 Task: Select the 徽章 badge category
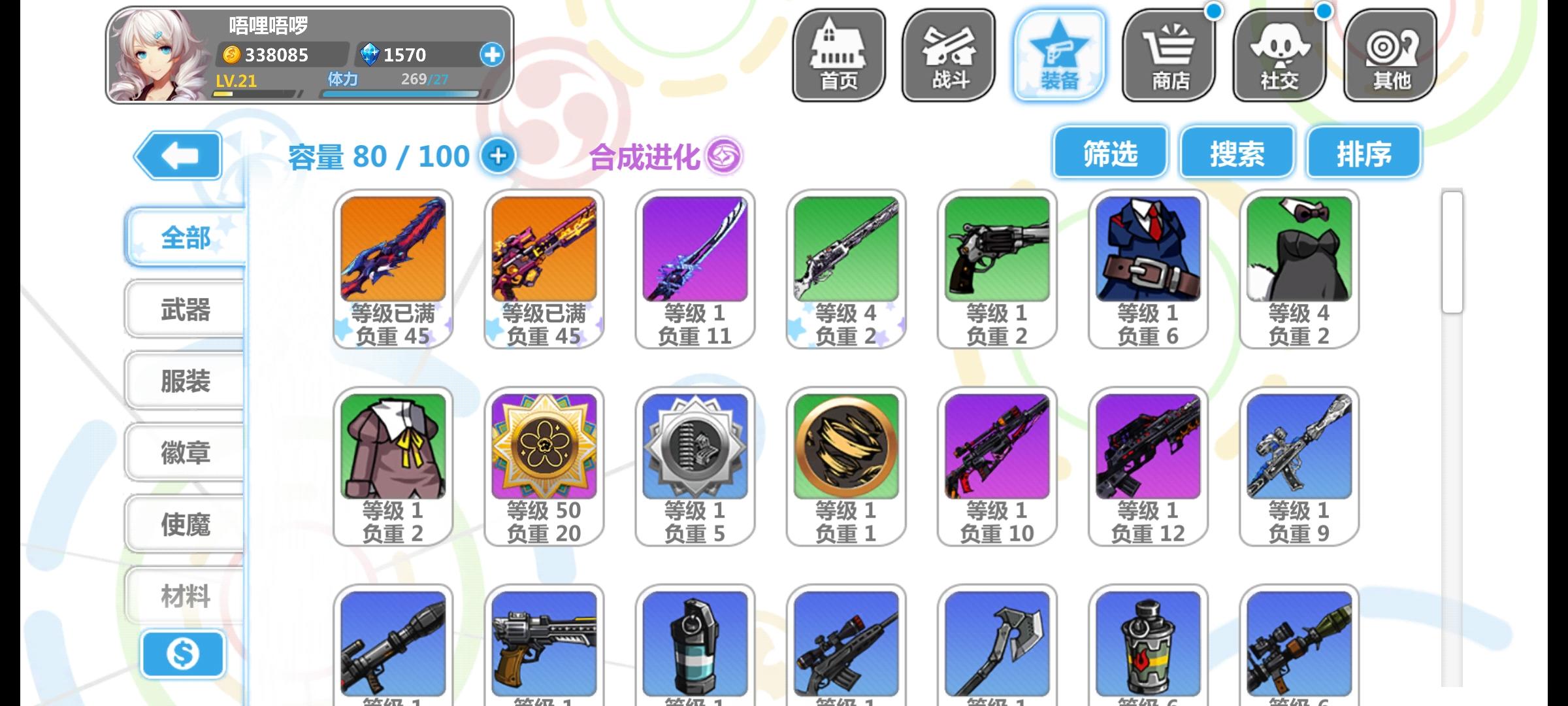(x=185, y=453)
